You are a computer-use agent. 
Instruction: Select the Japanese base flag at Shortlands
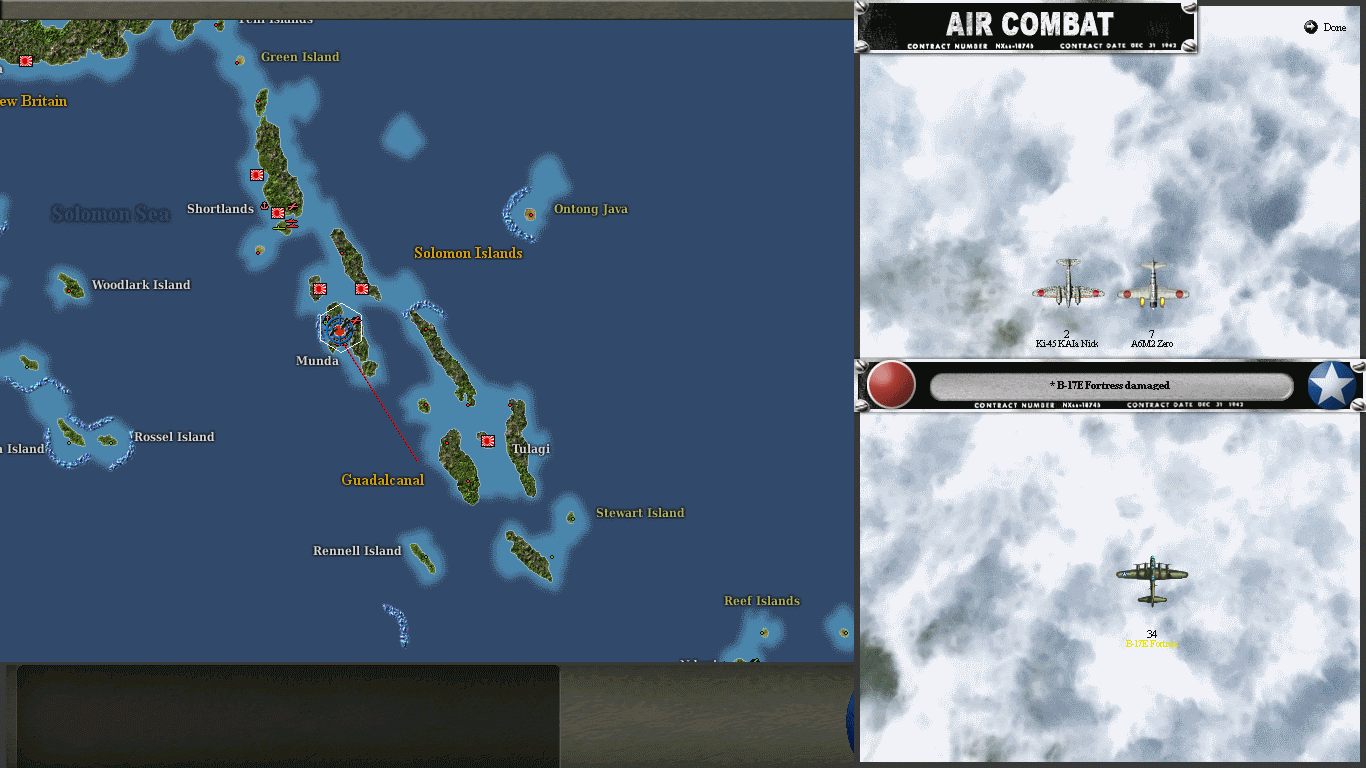[x=278, y=213]
